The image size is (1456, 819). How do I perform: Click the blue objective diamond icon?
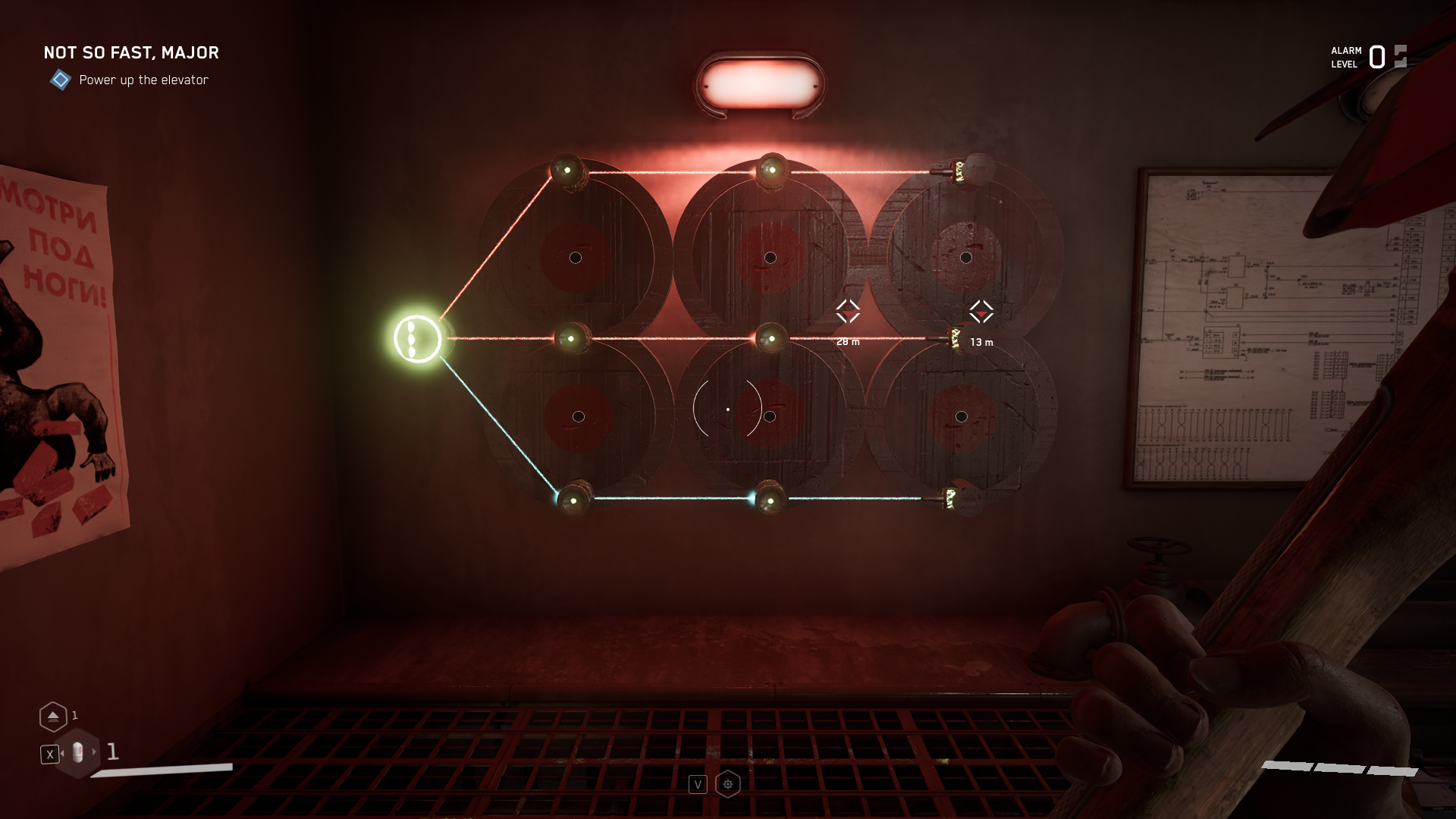pyautogui.click(x=60, y=79)
